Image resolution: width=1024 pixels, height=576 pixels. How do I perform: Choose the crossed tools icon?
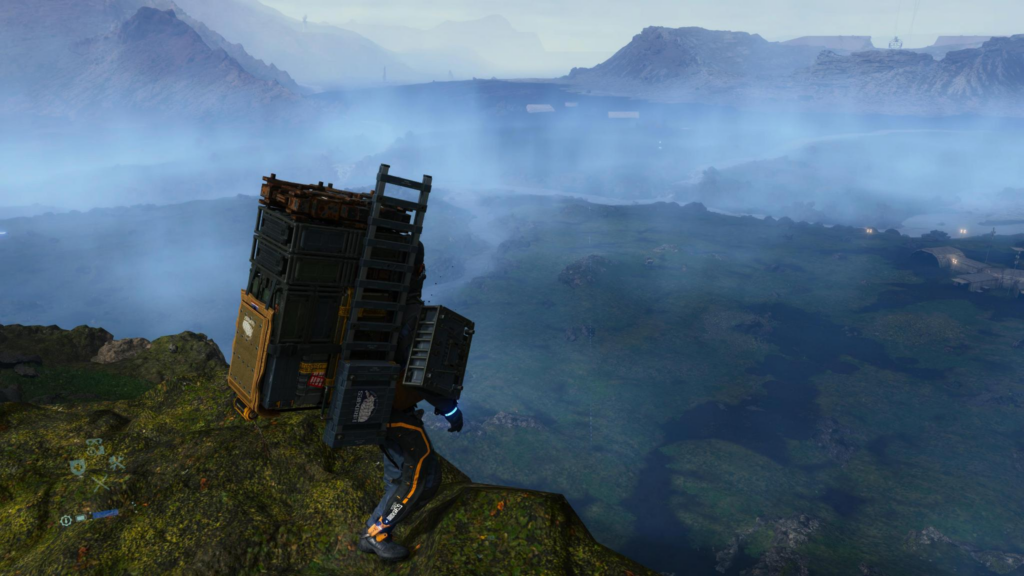pos(116,463)
